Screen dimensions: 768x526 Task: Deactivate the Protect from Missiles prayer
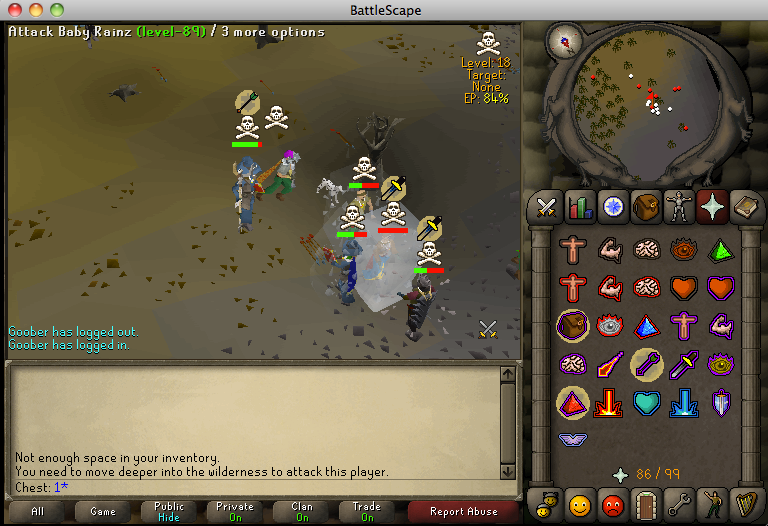pyautogui.click(x=647, y=364)
